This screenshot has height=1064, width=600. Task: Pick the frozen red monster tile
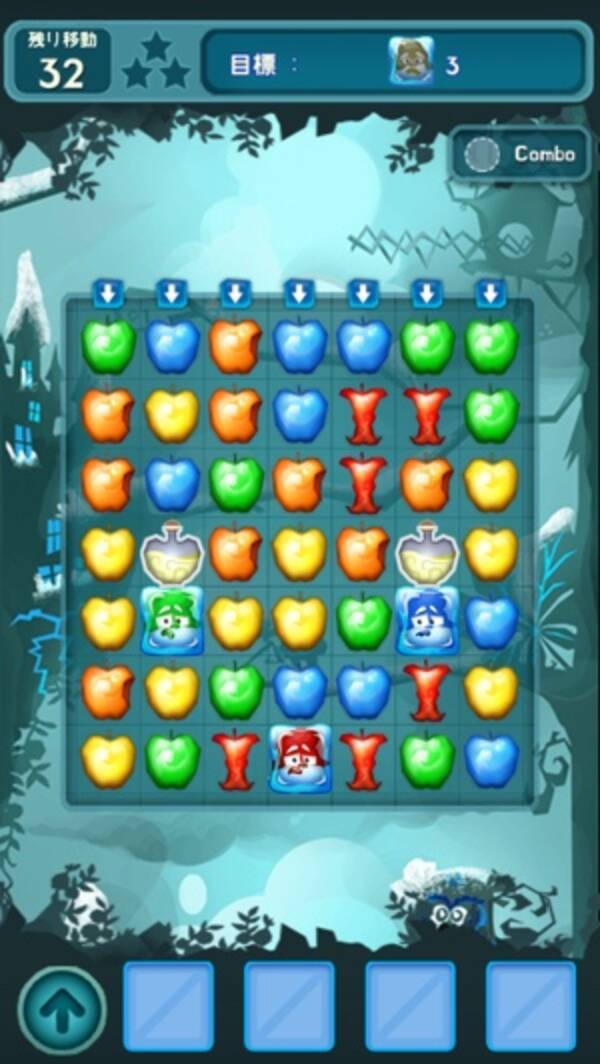299,759
